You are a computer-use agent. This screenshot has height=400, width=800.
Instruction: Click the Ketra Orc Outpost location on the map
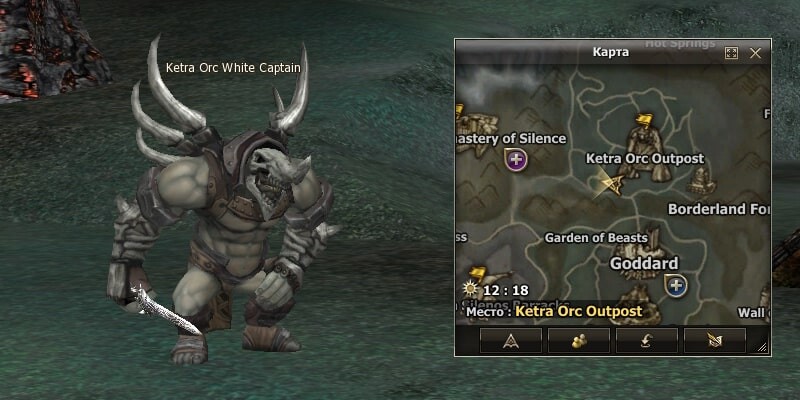(644, 159)
